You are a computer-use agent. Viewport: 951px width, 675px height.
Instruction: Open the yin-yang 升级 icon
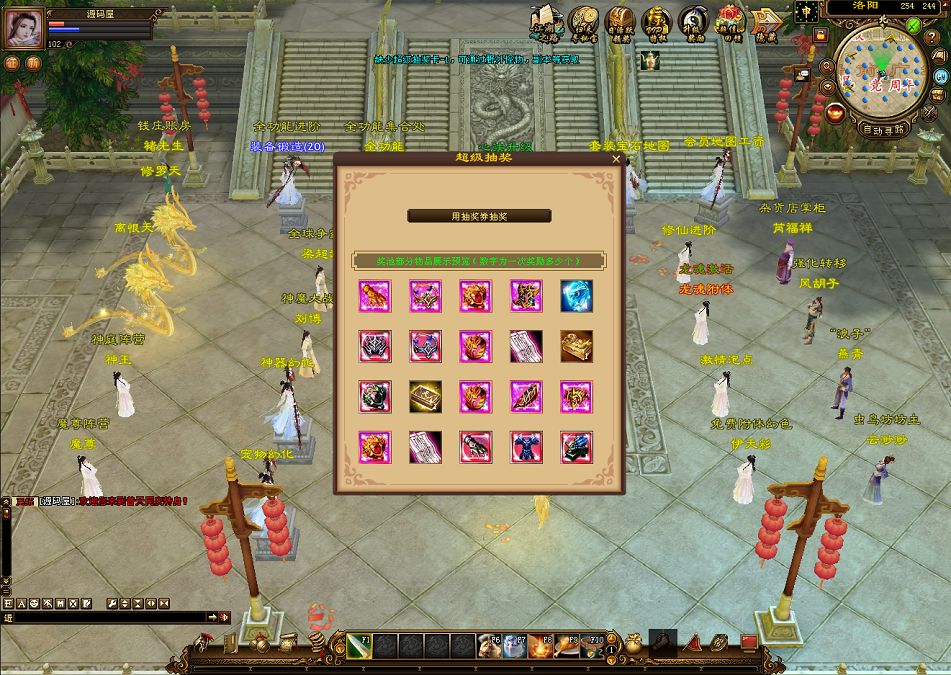coord(692,22)
